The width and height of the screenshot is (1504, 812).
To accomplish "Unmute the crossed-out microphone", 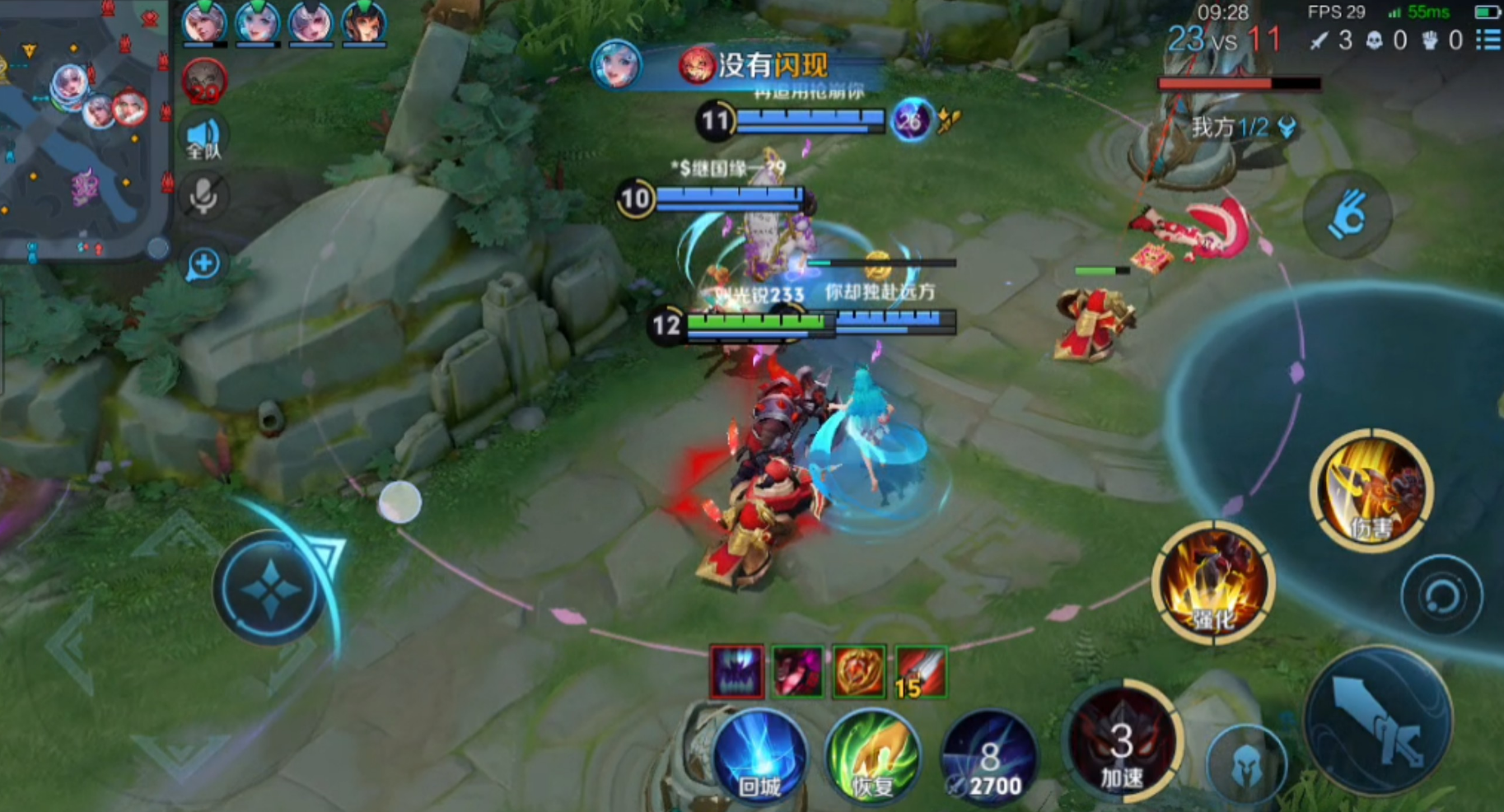I will (x=203, y=196).
